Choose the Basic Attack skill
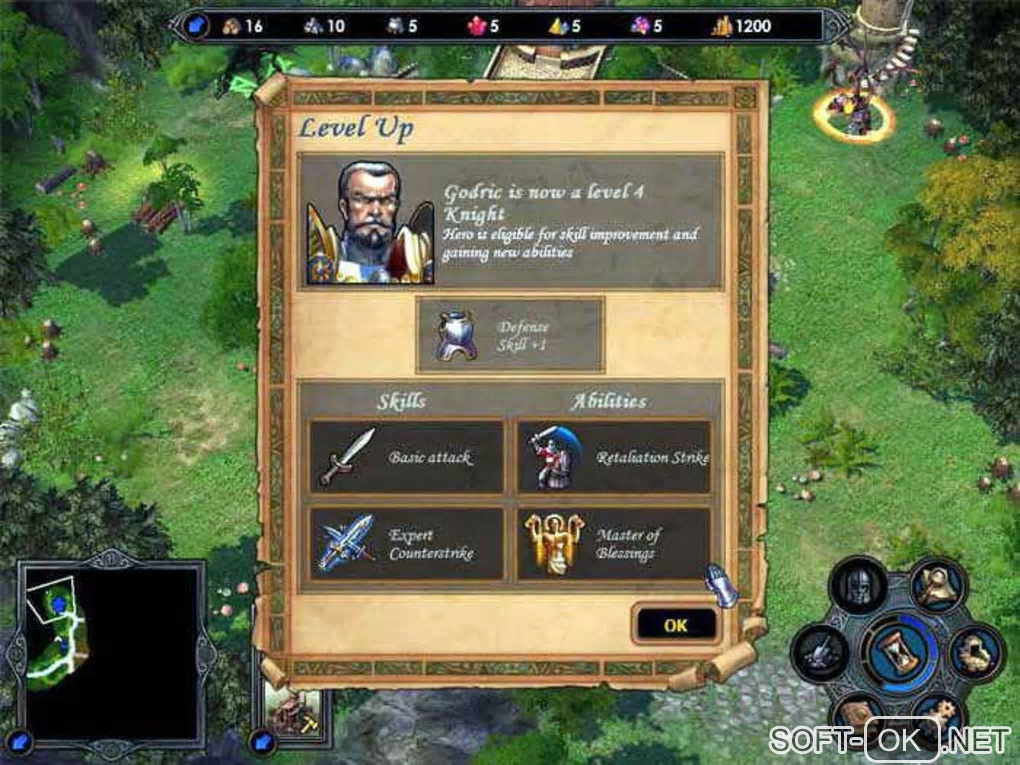1020x765 pixels. coord(406,457)
